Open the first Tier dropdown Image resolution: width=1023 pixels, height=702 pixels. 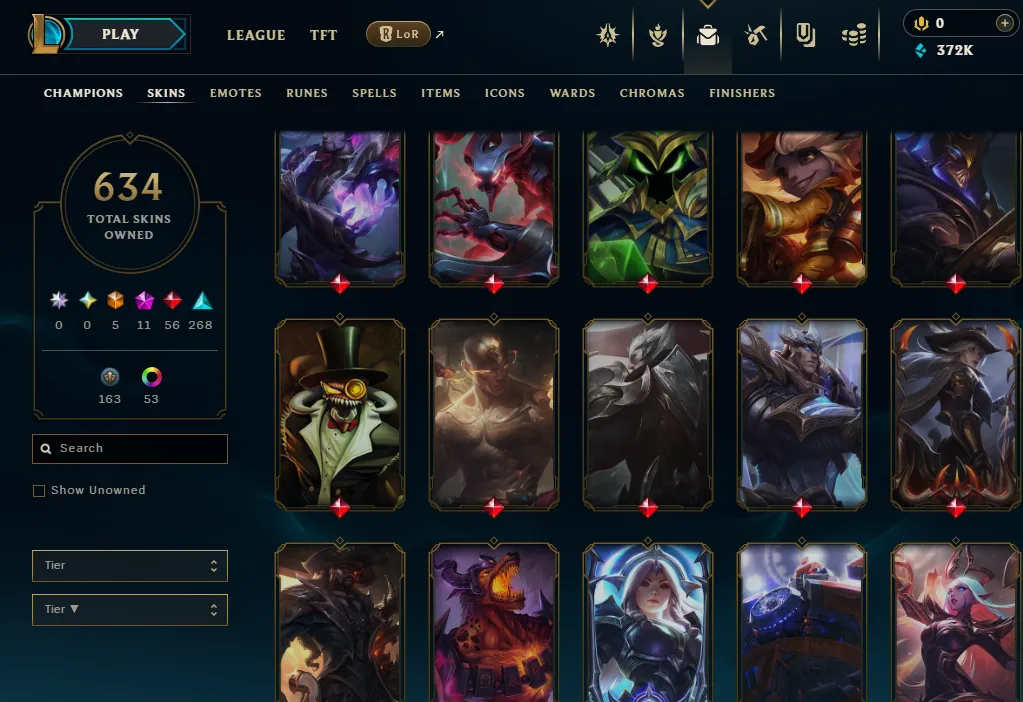click(x=130, y=566)
